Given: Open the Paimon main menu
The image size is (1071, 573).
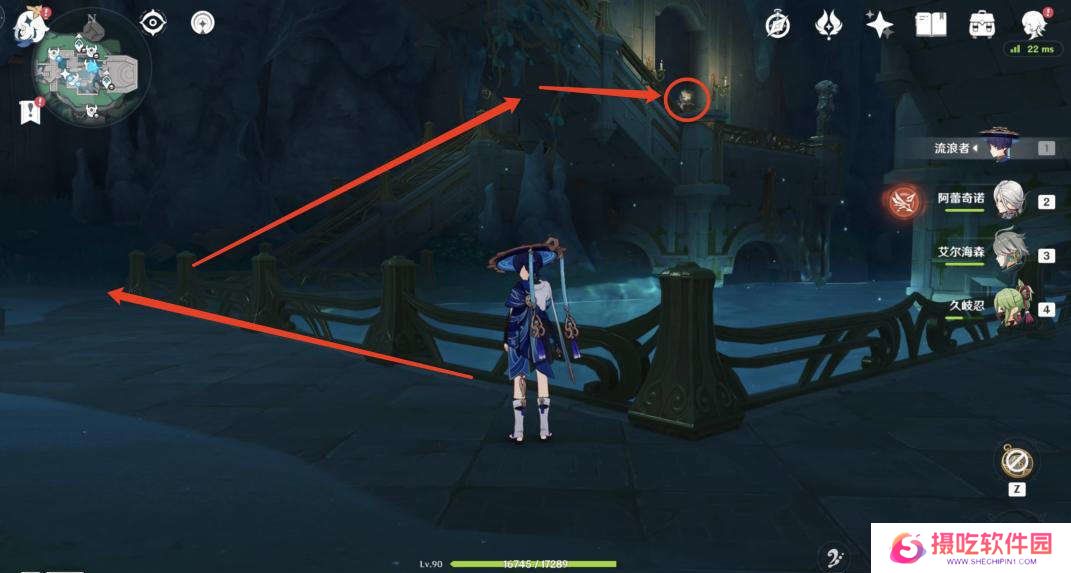Looking at the screenshot, I should [24, 27].
